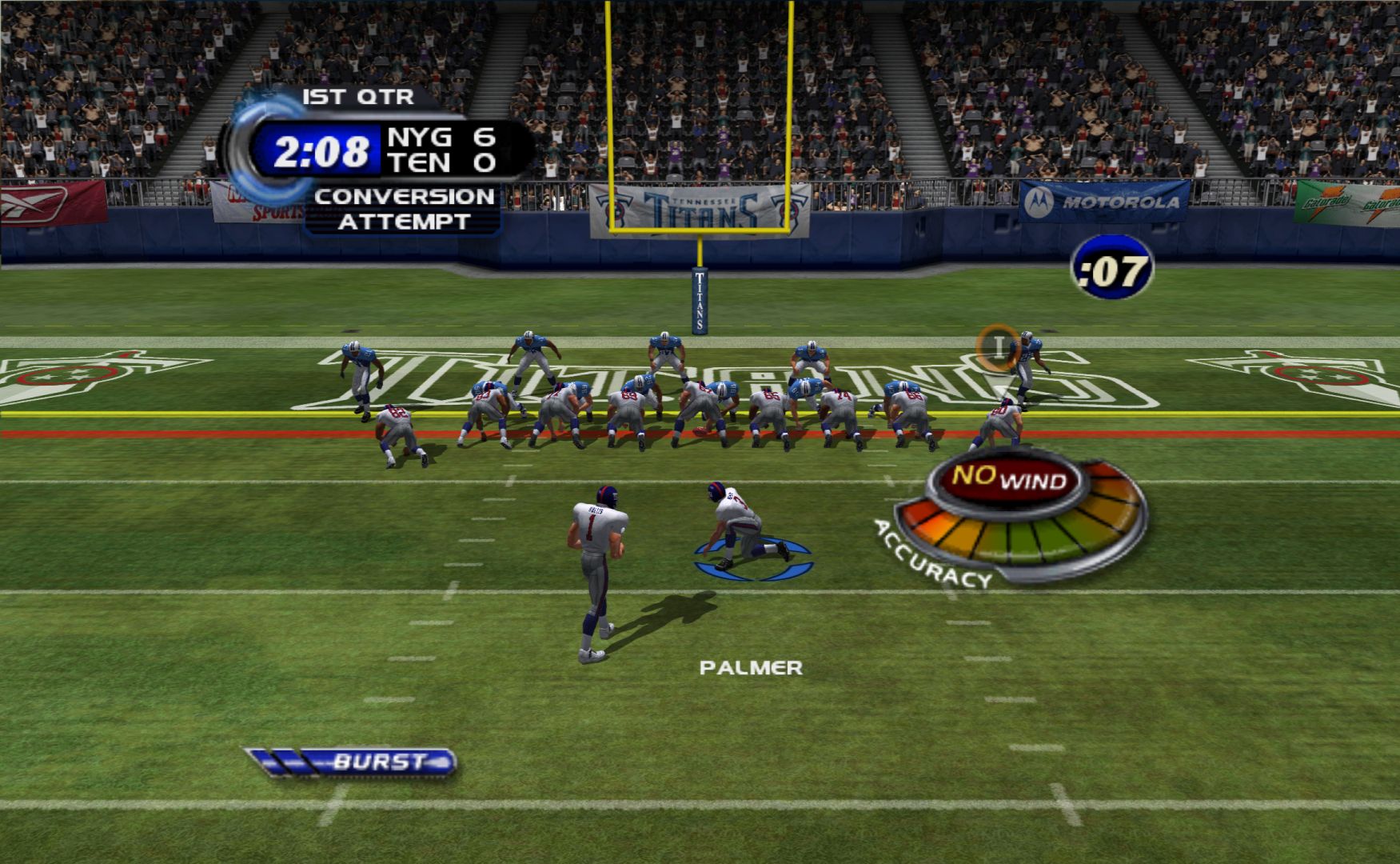Image resolution: width=1400 pixels, height=864 pixels.
Task: Click the Burst turbo bar
Action: pos(351,762)
